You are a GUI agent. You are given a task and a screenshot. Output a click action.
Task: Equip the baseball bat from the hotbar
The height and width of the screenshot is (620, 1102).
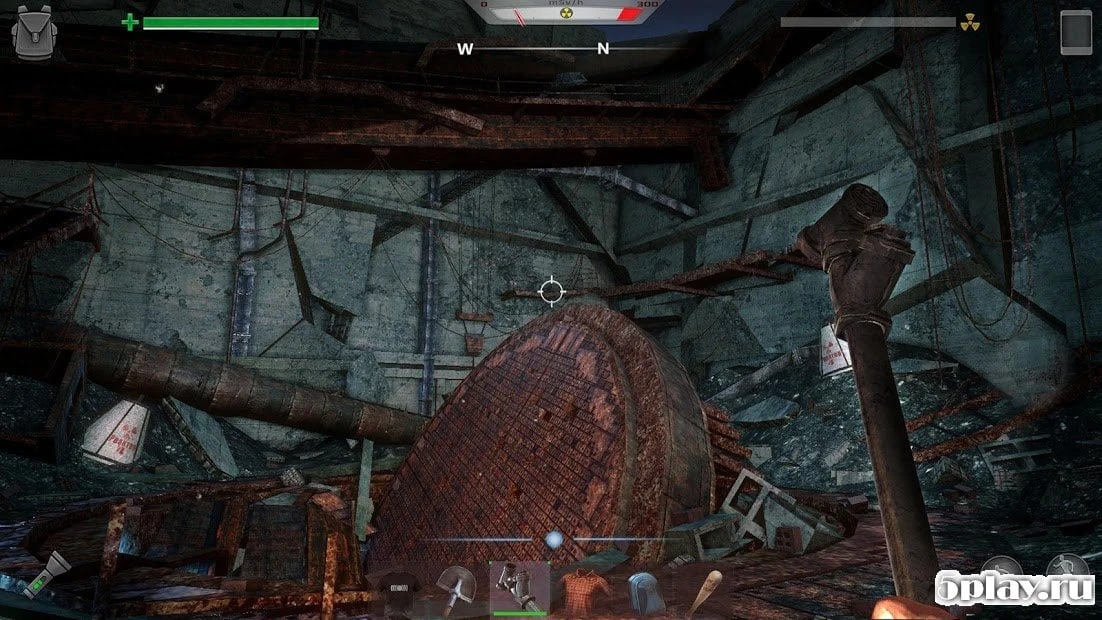(x=703, y=592)
